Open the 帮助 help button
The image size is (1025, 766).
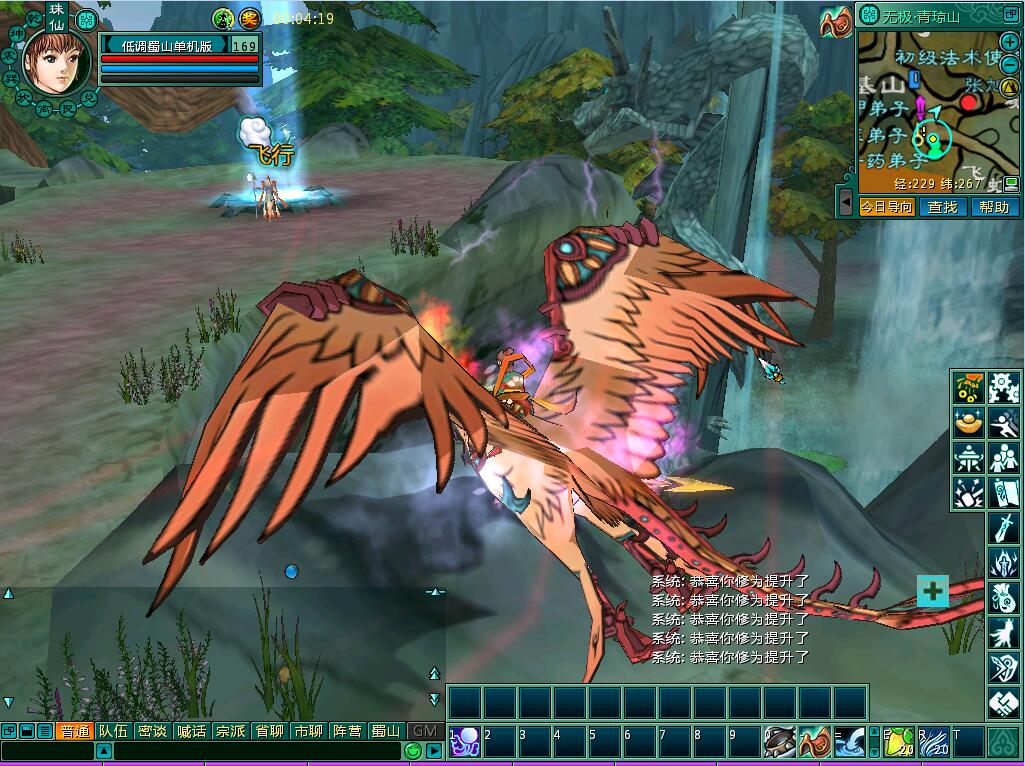pos(994,207)
